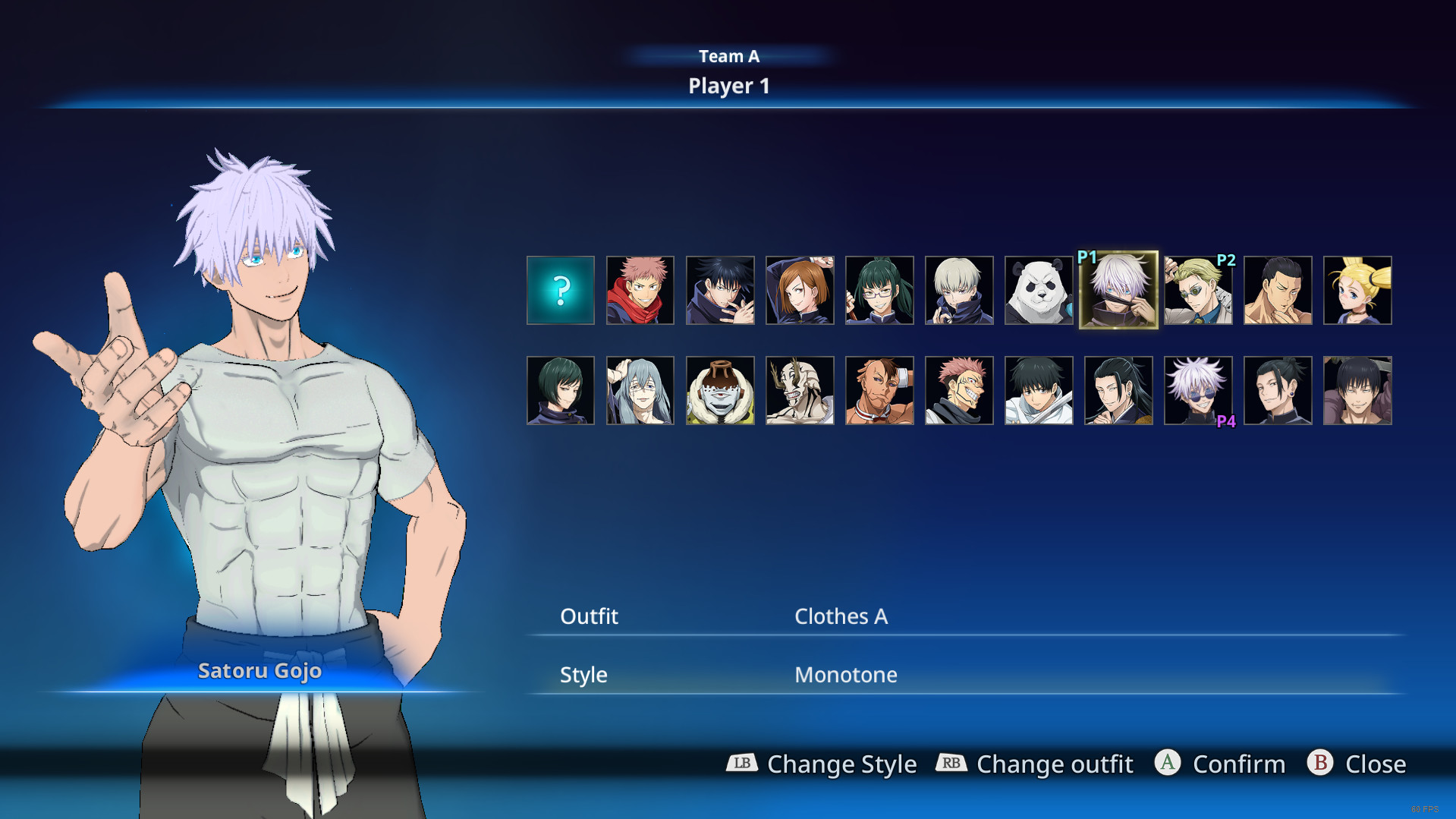Select Nobara Kugisaki's portrait
This screenshot has width=1456, height=819.
pyautogui.click(x=800, y=290)
